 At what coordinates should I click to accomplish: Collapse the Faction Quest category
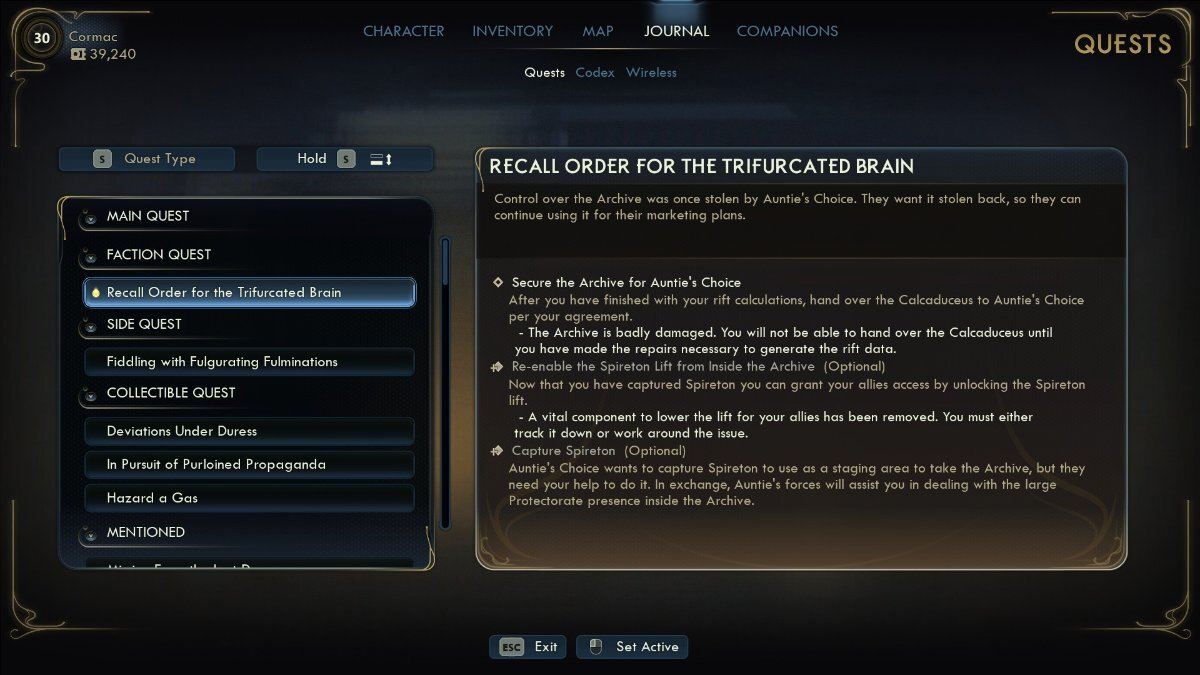coord(158,255)
